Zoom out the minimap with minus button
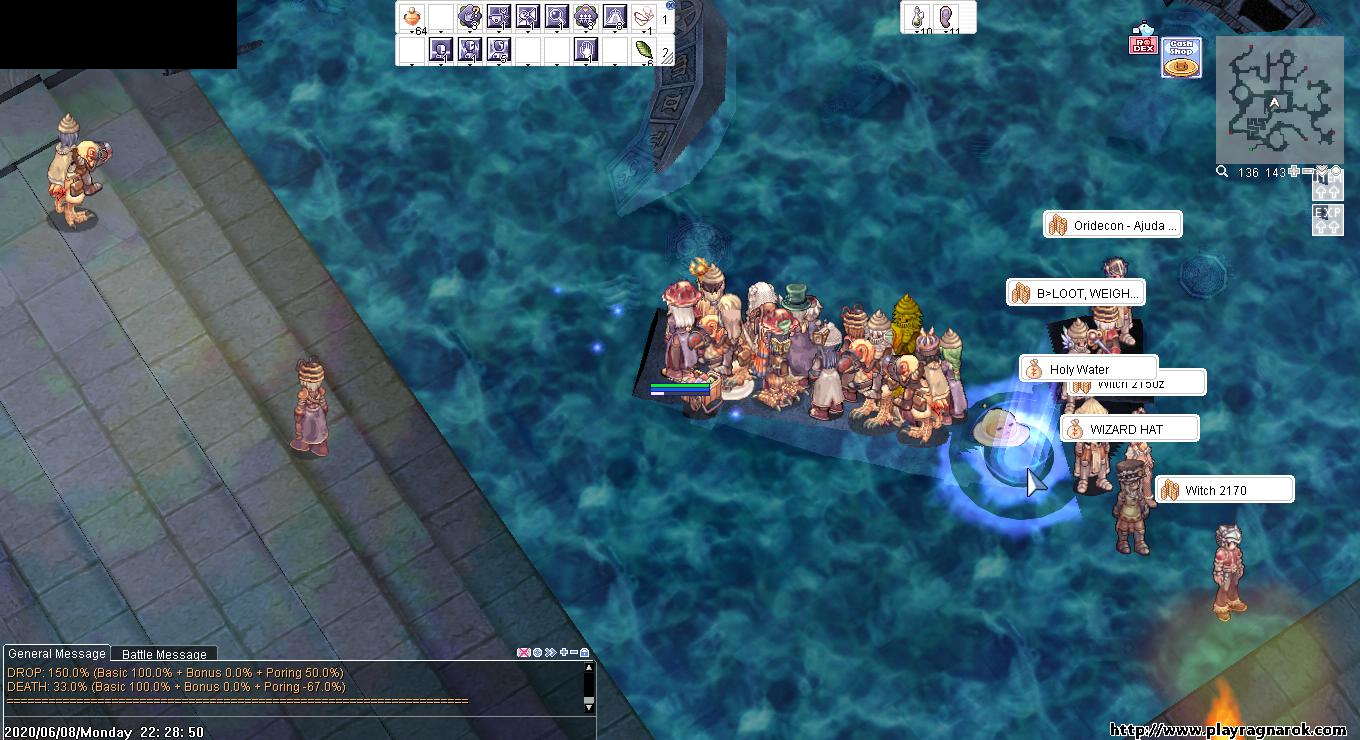 [1308, 172]
